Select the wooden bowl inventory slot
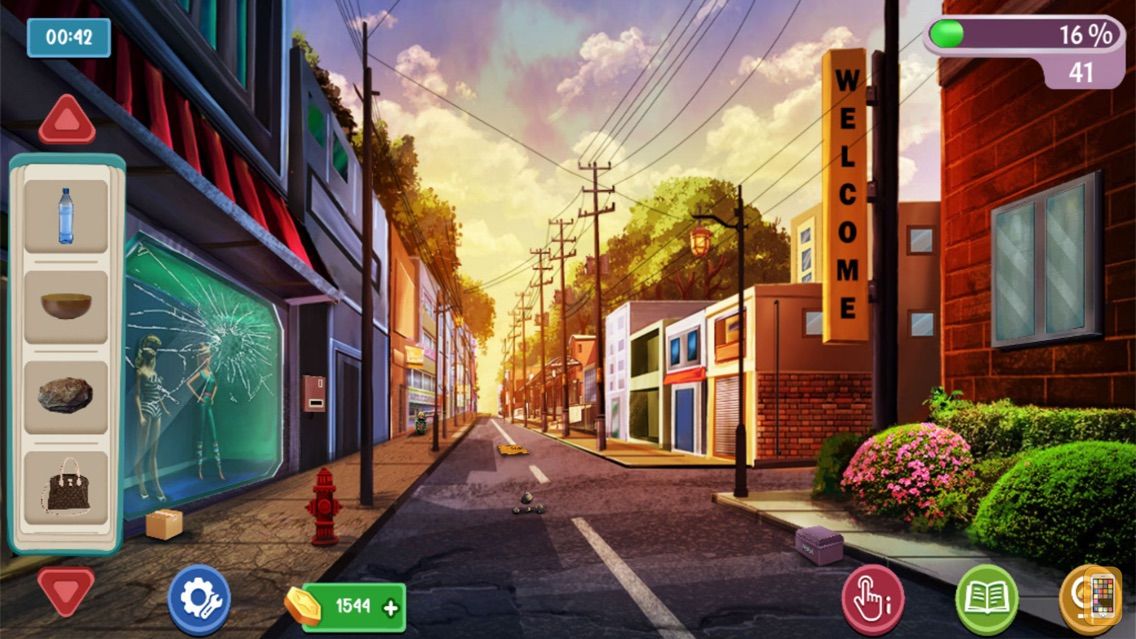Viewport: 1136px width, 639px height. click(x=66, y=306)
